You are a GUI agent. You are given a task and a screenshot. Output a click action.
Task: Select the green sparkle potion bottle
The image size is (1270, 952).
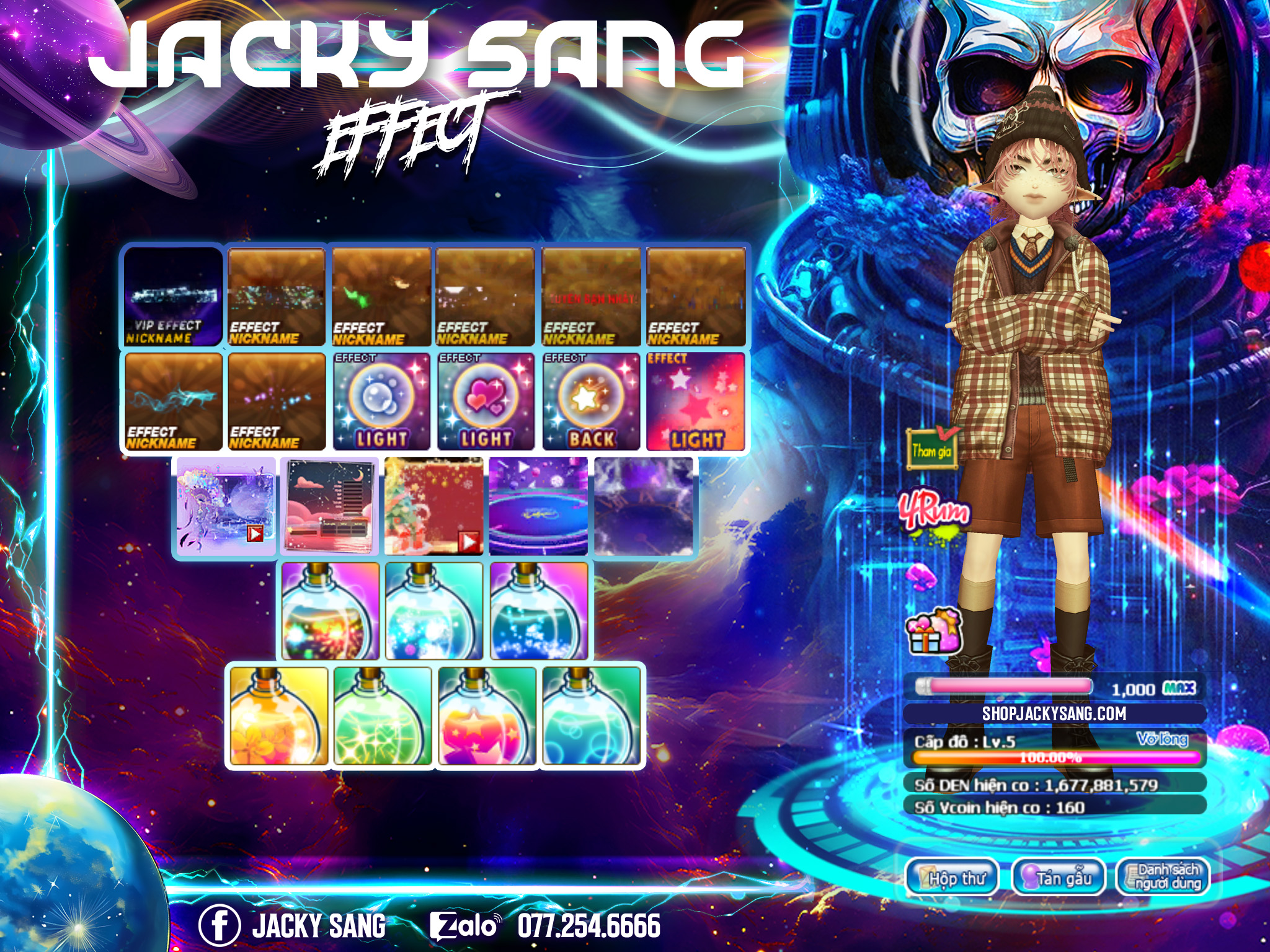tap(382, 716)
